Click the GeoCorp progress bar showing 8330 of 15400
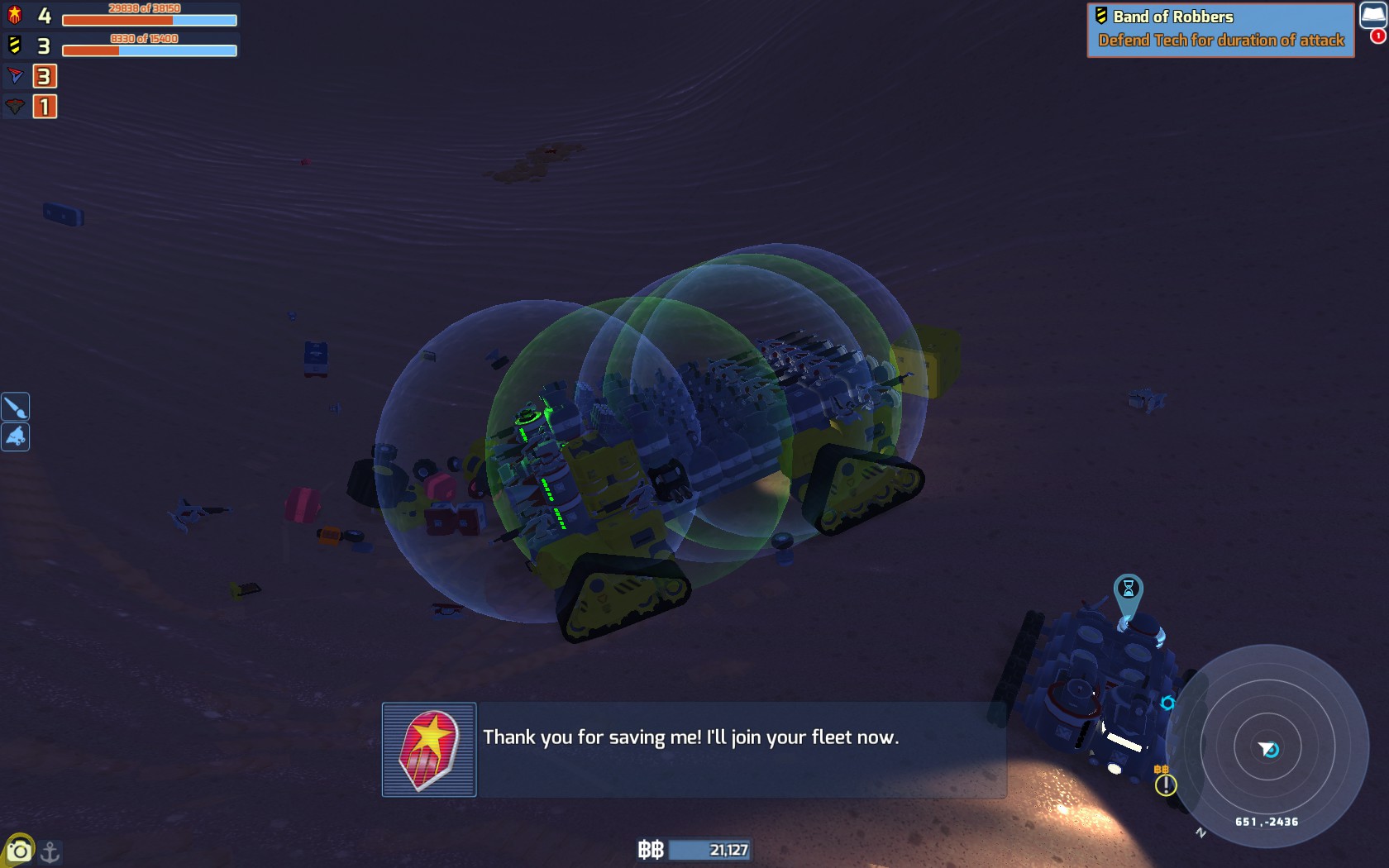1389x868 pixels. [149, 50]
